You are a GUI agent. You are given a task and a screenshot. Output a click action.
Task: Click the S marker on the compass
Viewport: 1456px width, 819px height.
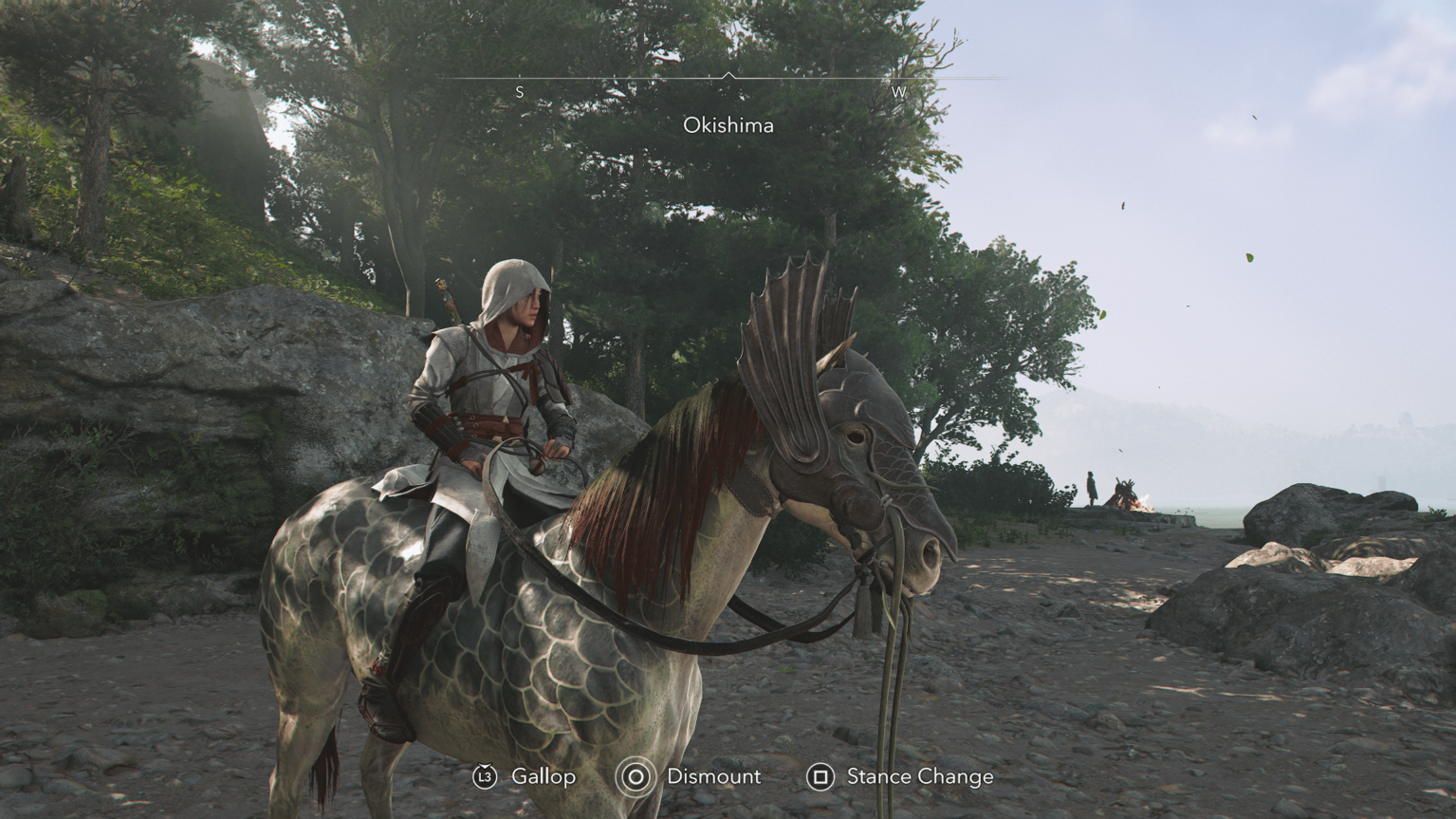tap(520, 92)
